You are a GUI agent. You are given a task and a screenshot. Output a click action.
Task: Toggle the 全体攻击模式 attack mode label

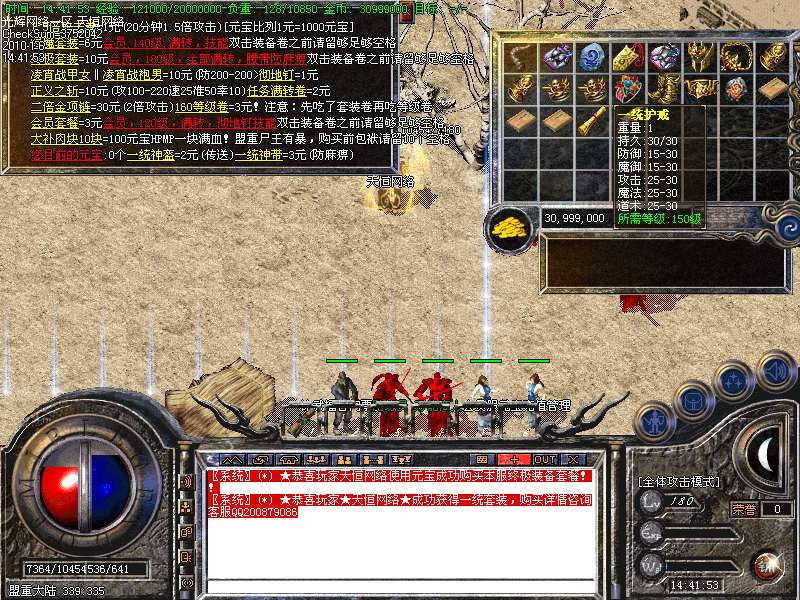[x=680, y=481]
